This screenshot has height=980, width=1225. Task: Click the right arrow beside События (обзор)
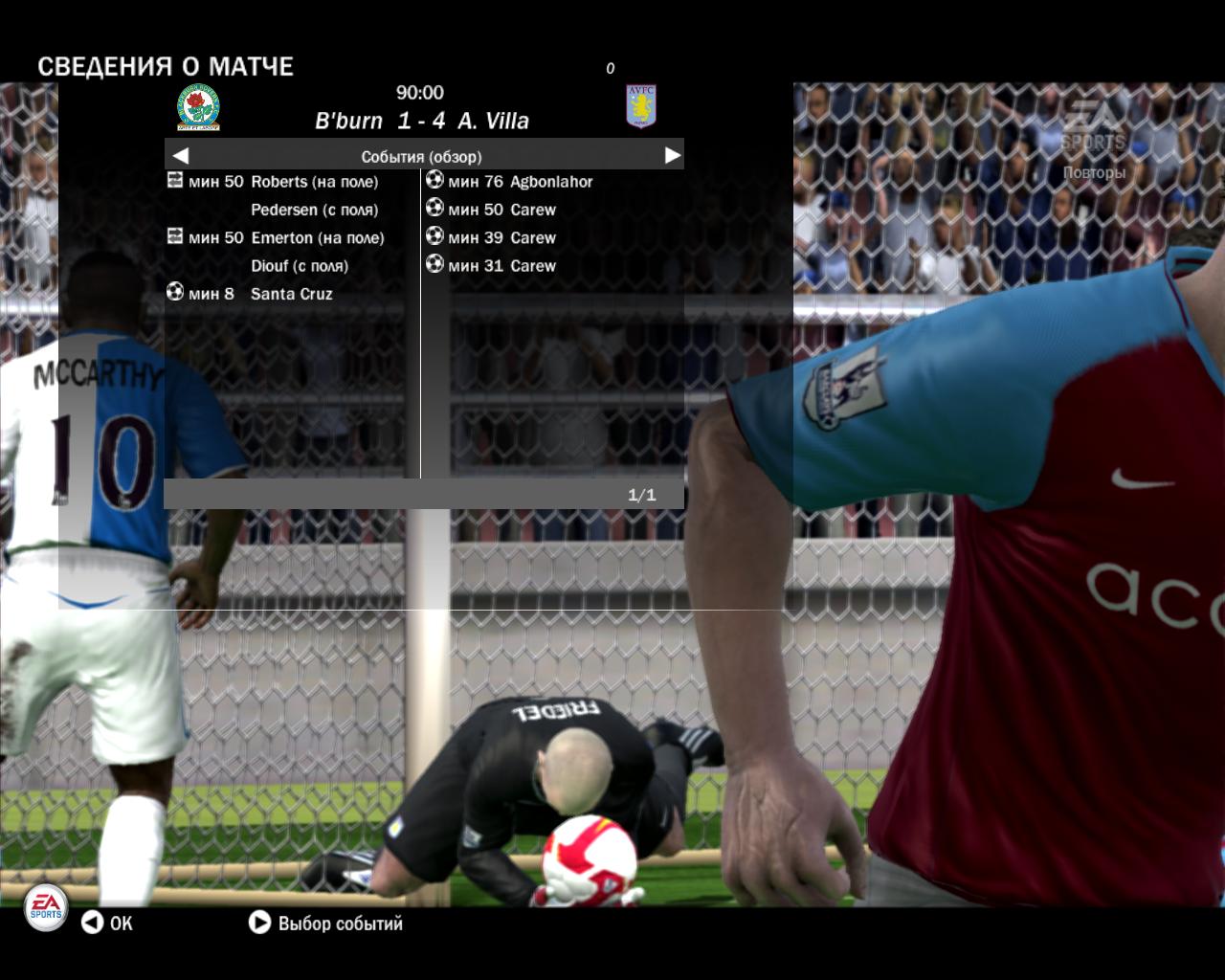pos(673,155)
